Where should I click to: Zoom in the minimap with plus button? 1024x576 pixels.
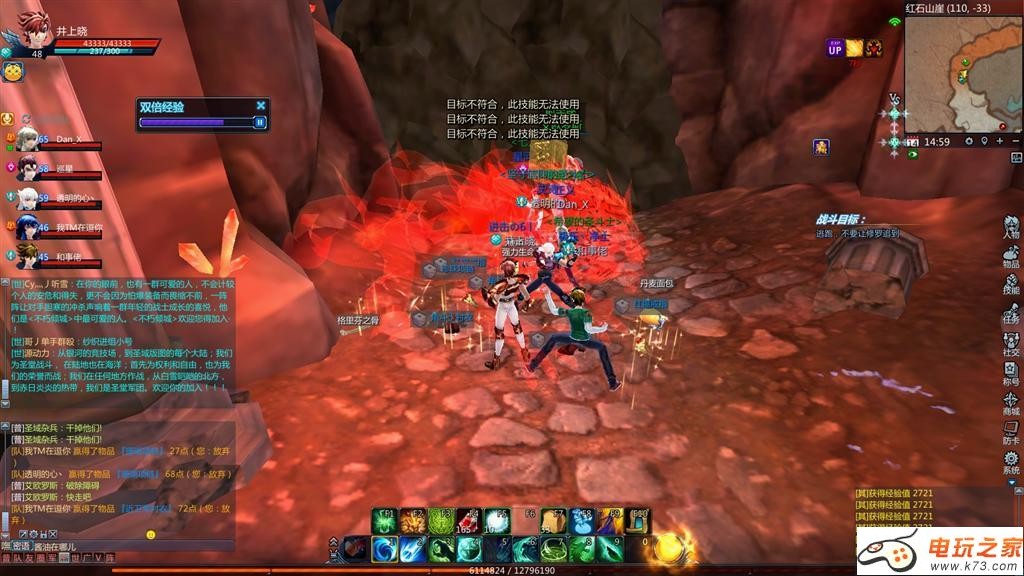coord(1000,142)
